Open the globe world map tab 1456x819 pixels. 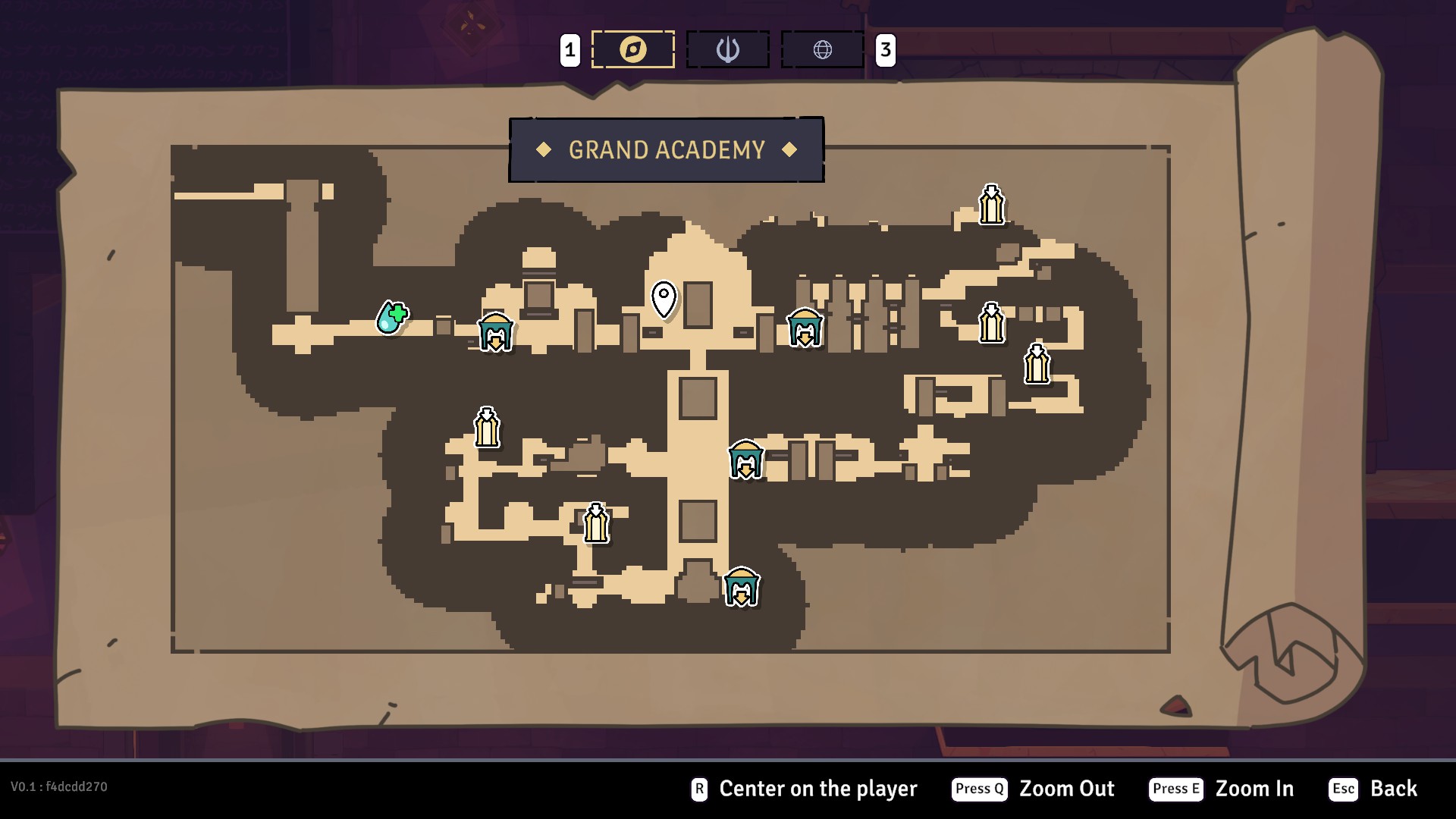pyautogui.click(x=822, y=50)
